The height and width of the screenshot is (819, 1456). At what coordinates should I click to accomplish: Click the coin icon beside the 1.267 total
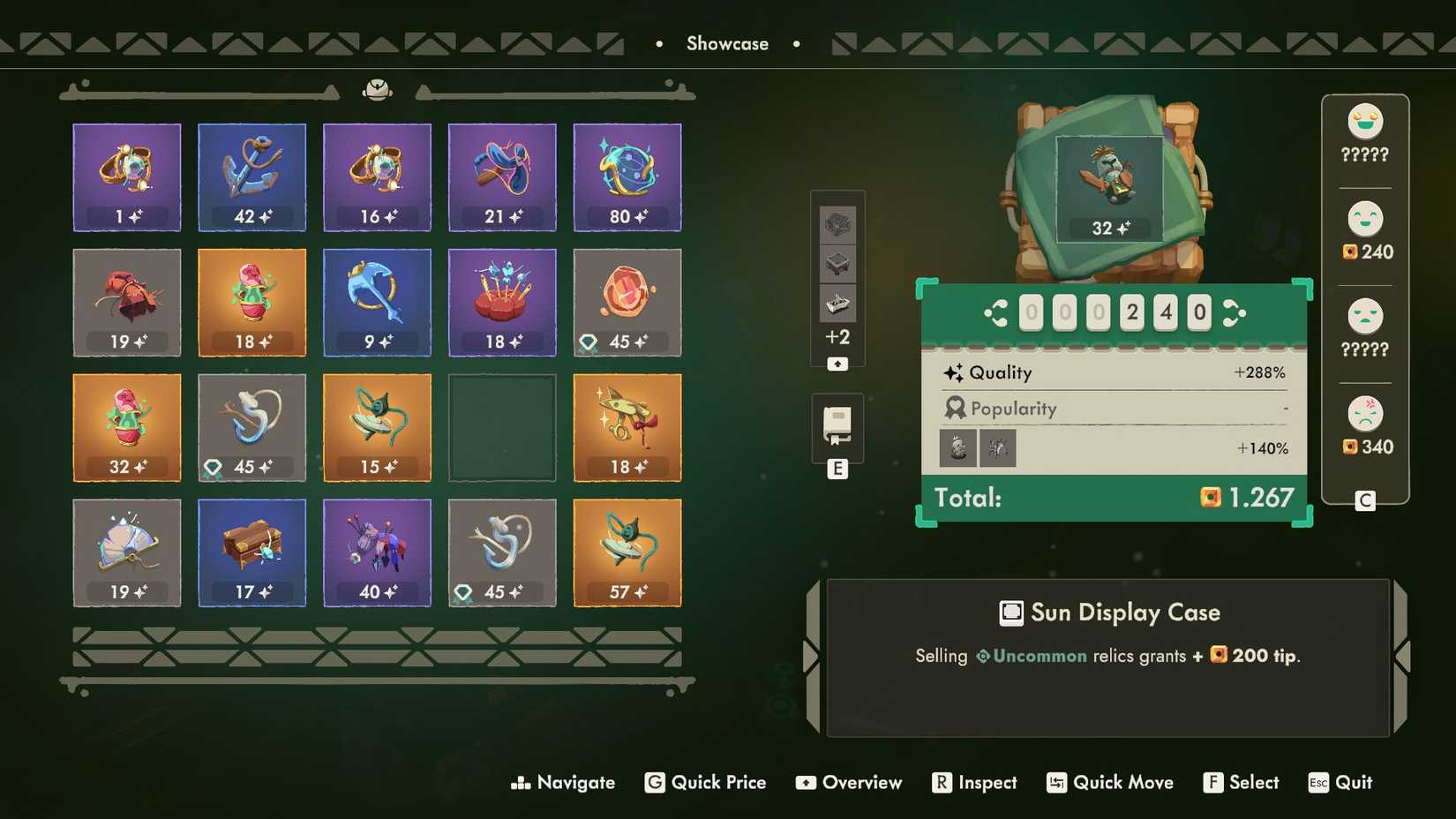coord(1211,498)
